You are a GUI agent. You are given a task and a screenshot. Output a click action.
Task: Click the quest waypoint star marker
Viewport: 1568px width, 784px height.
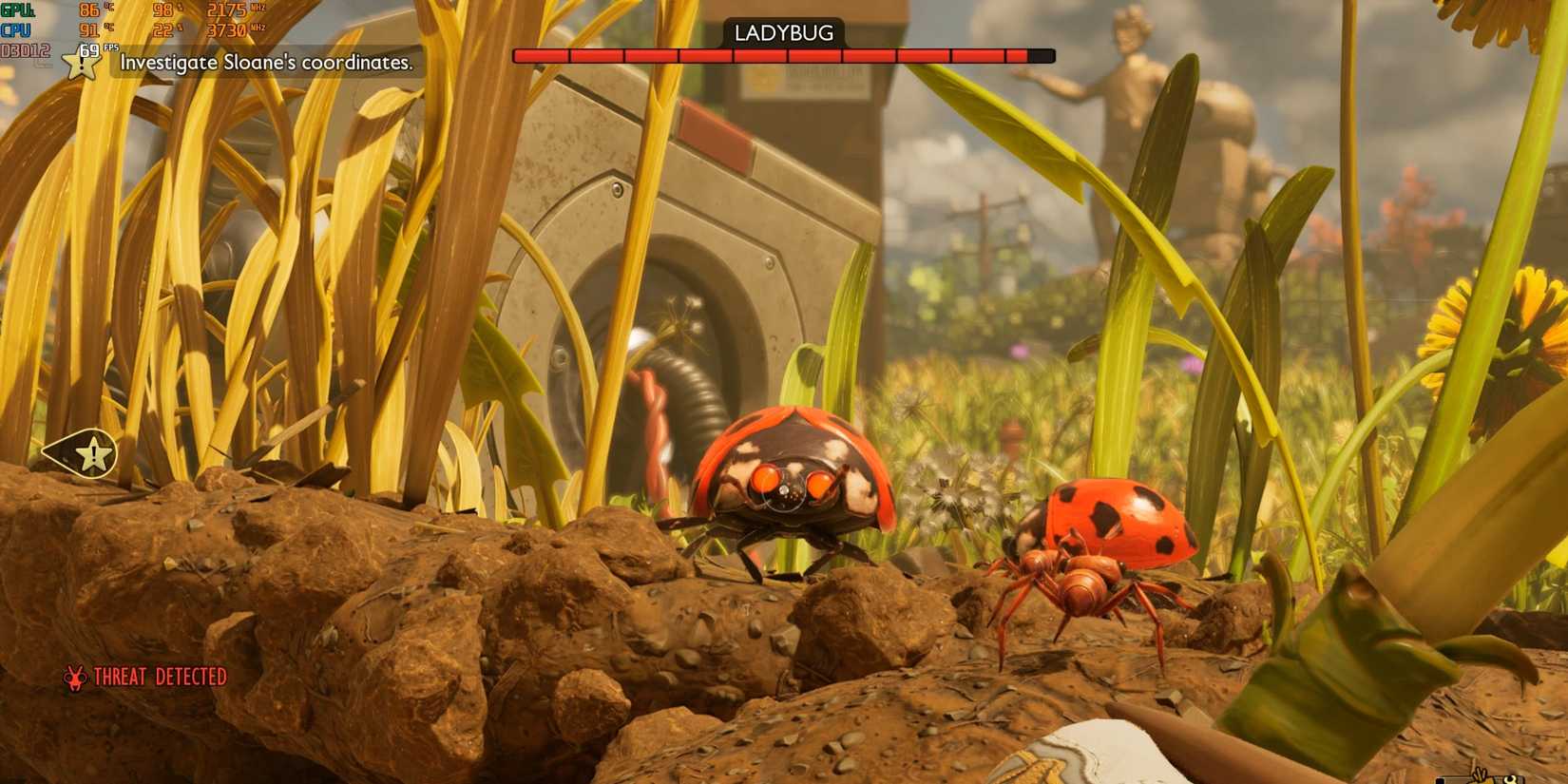tap(92, 454)
